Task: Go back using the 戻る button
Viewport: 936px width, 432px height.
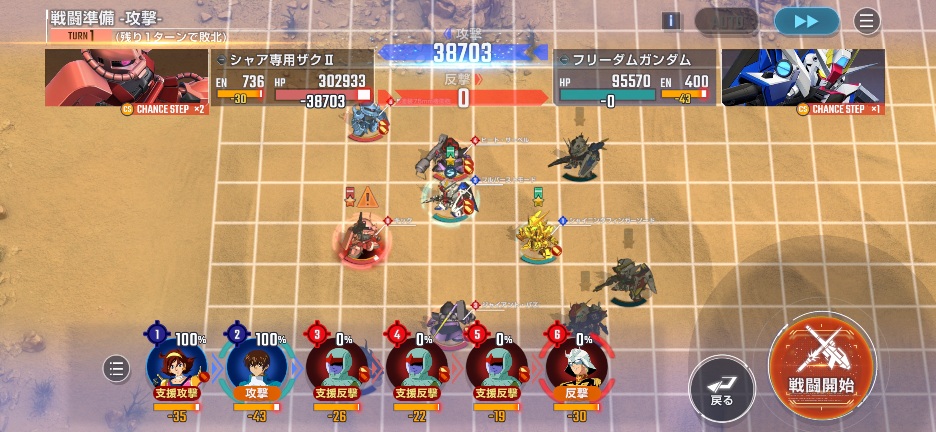Action: coord(721,387)
